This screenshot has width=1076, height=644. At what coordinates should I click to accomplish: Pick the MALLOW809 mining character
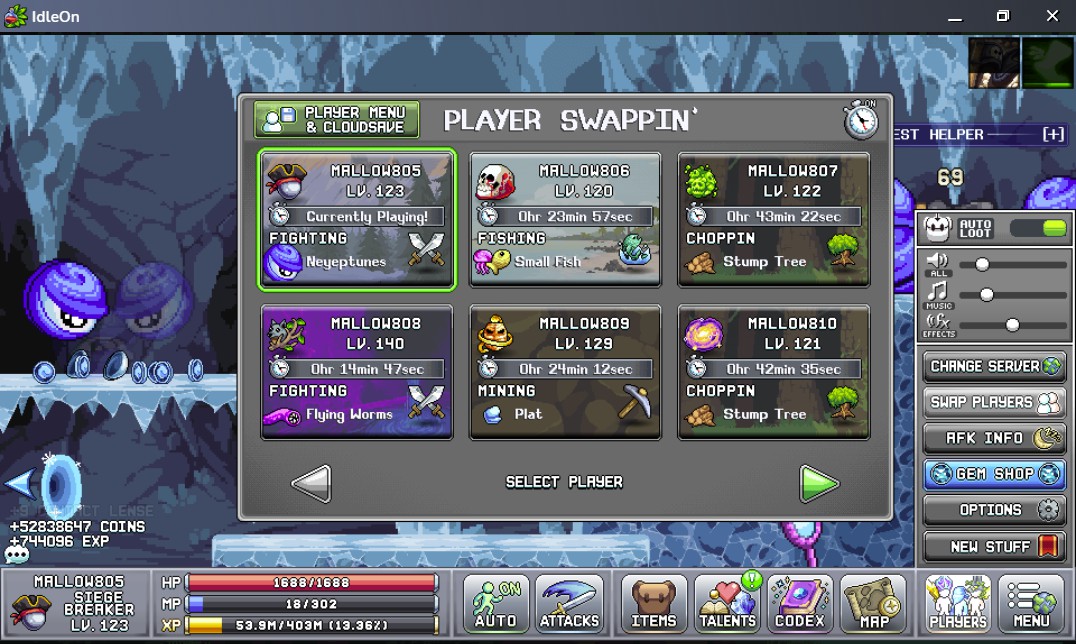(x=566, y=372)
